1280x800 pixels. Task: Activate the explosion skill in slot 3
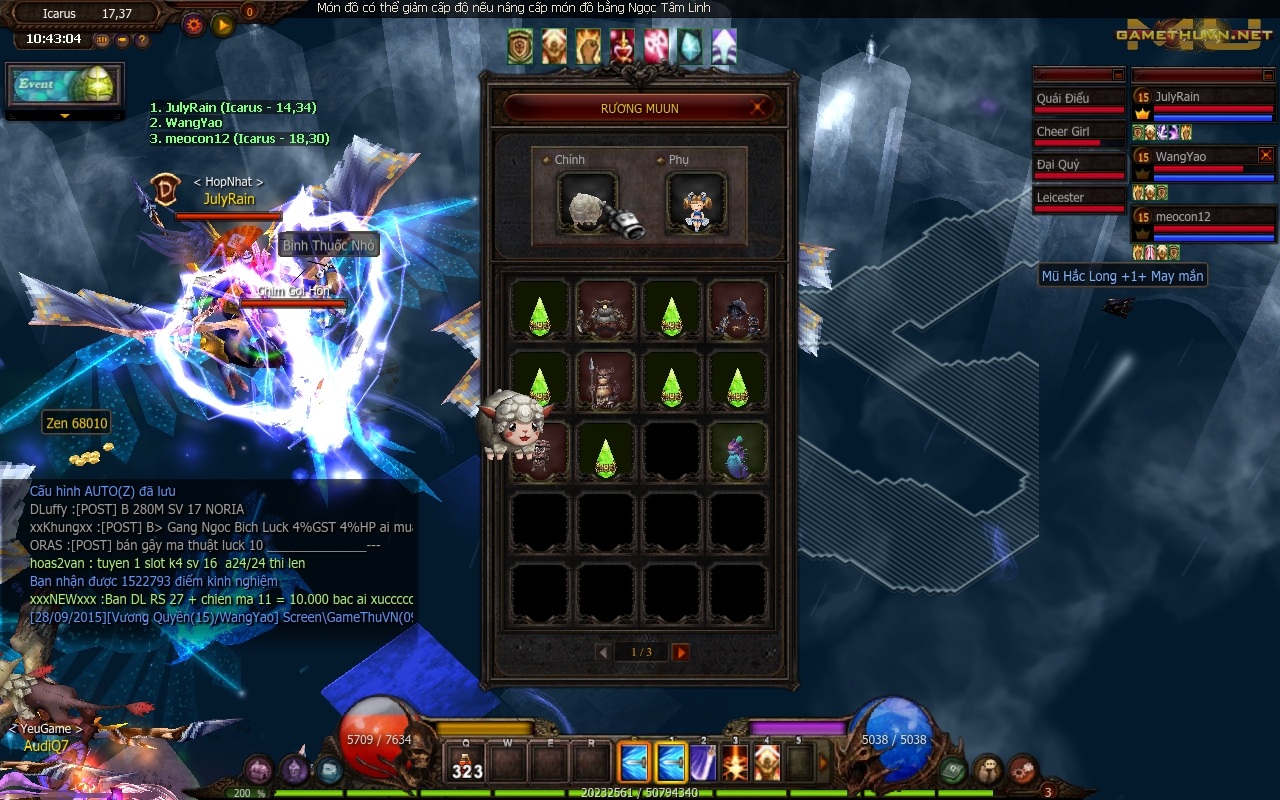point(735,763)
